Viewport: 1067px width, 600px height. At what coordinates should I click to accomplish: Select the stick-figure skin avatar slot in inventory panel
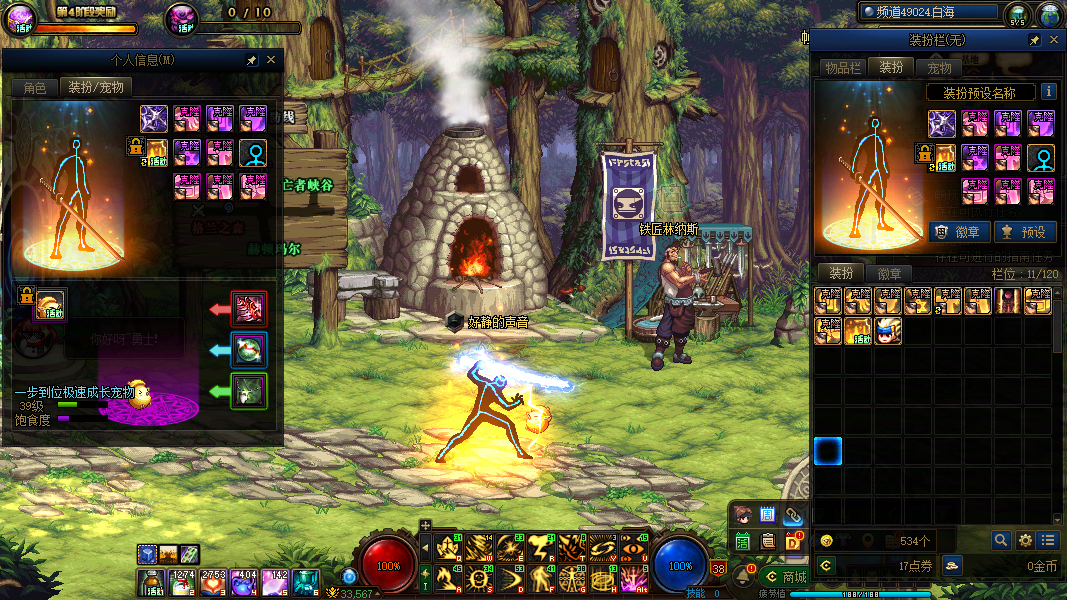(x=1041, y=157)
